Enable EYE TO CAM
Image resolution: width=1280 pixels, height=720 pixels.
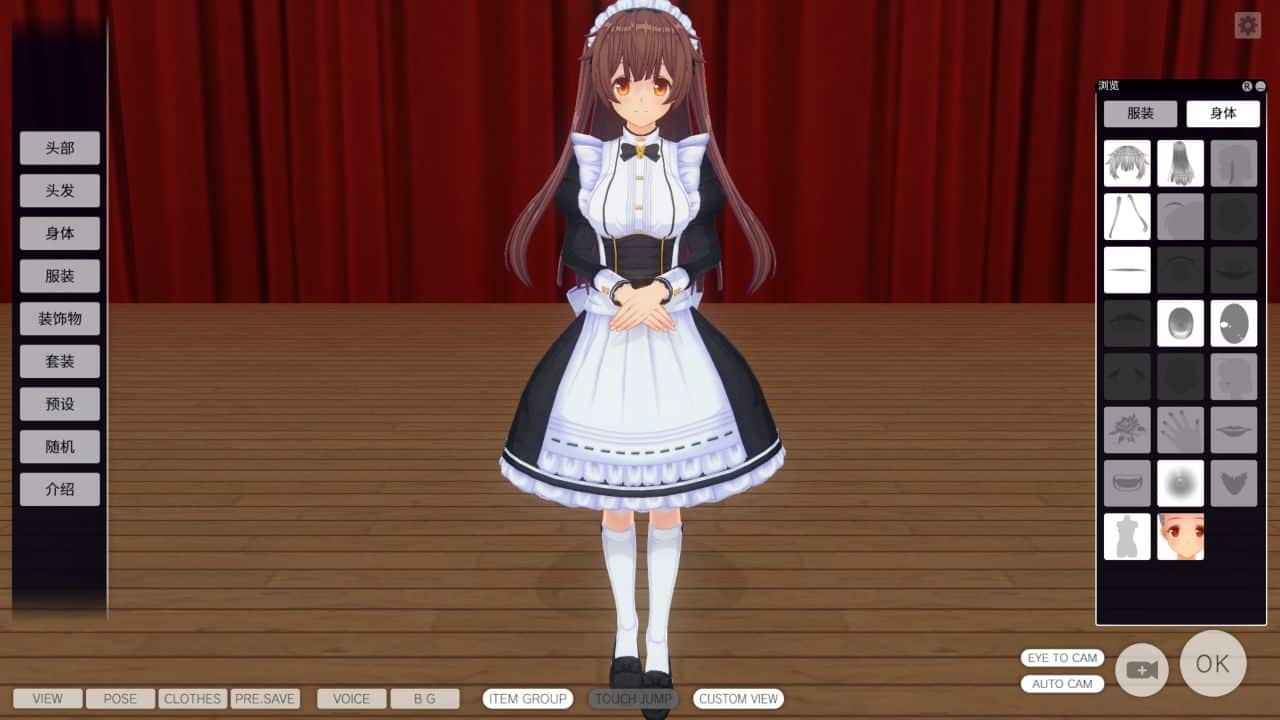(x=1062, y=658)
